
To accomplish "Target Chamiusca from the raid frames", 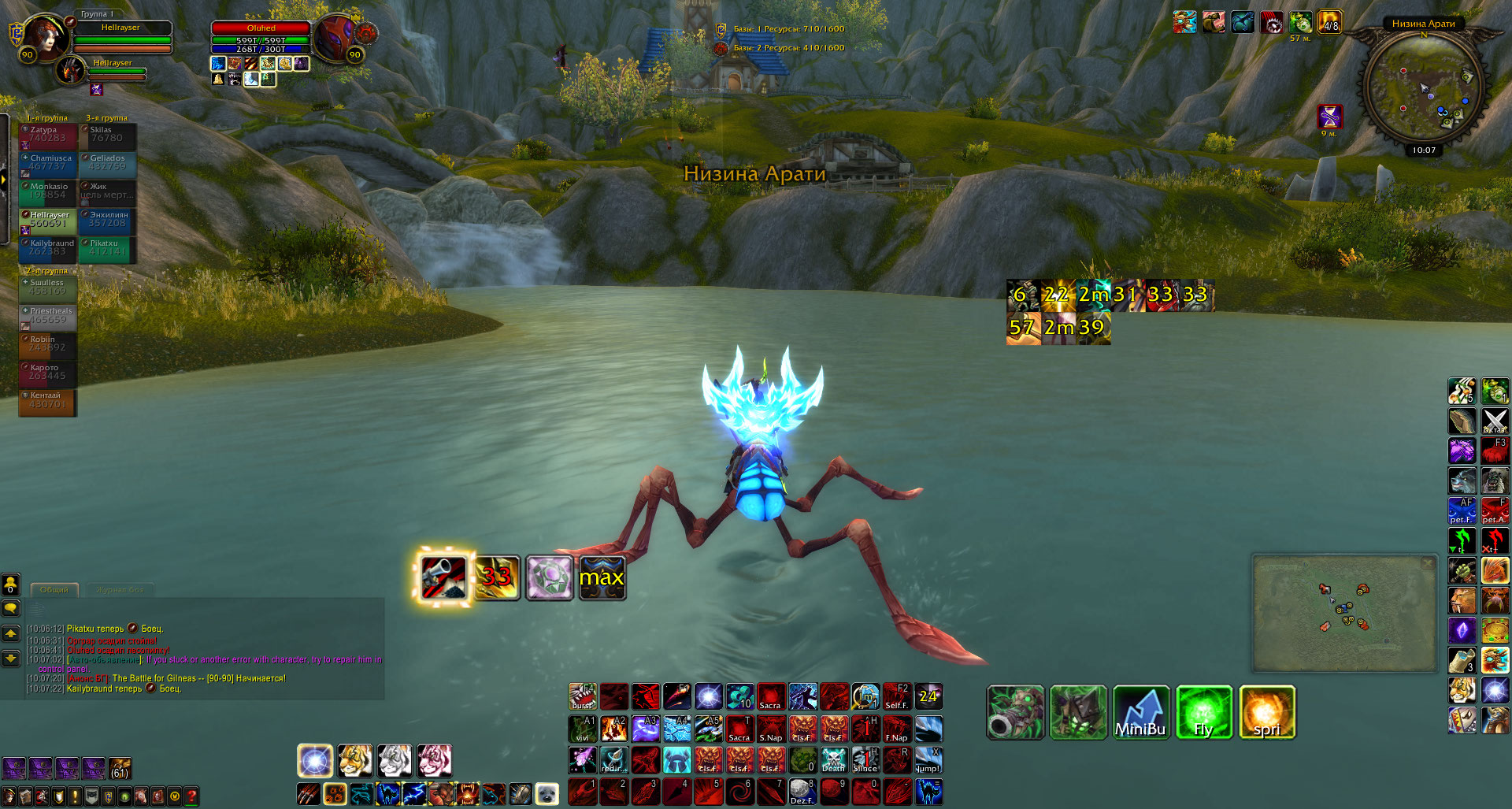I will point(47,165).
